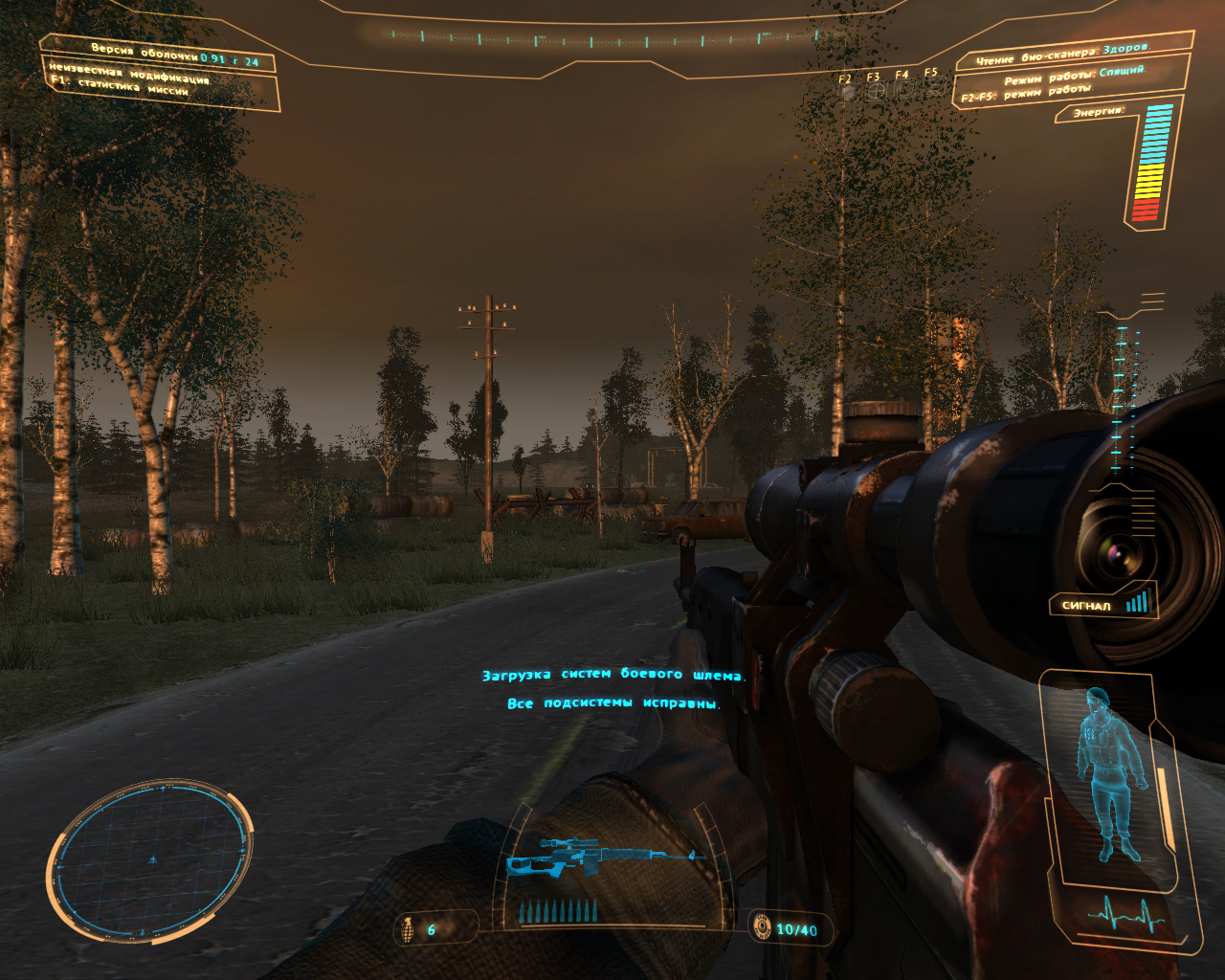Viewport: 1225px width, 980px height.
Task: Click the compass strip at the top
Action: tap(593, 40)
